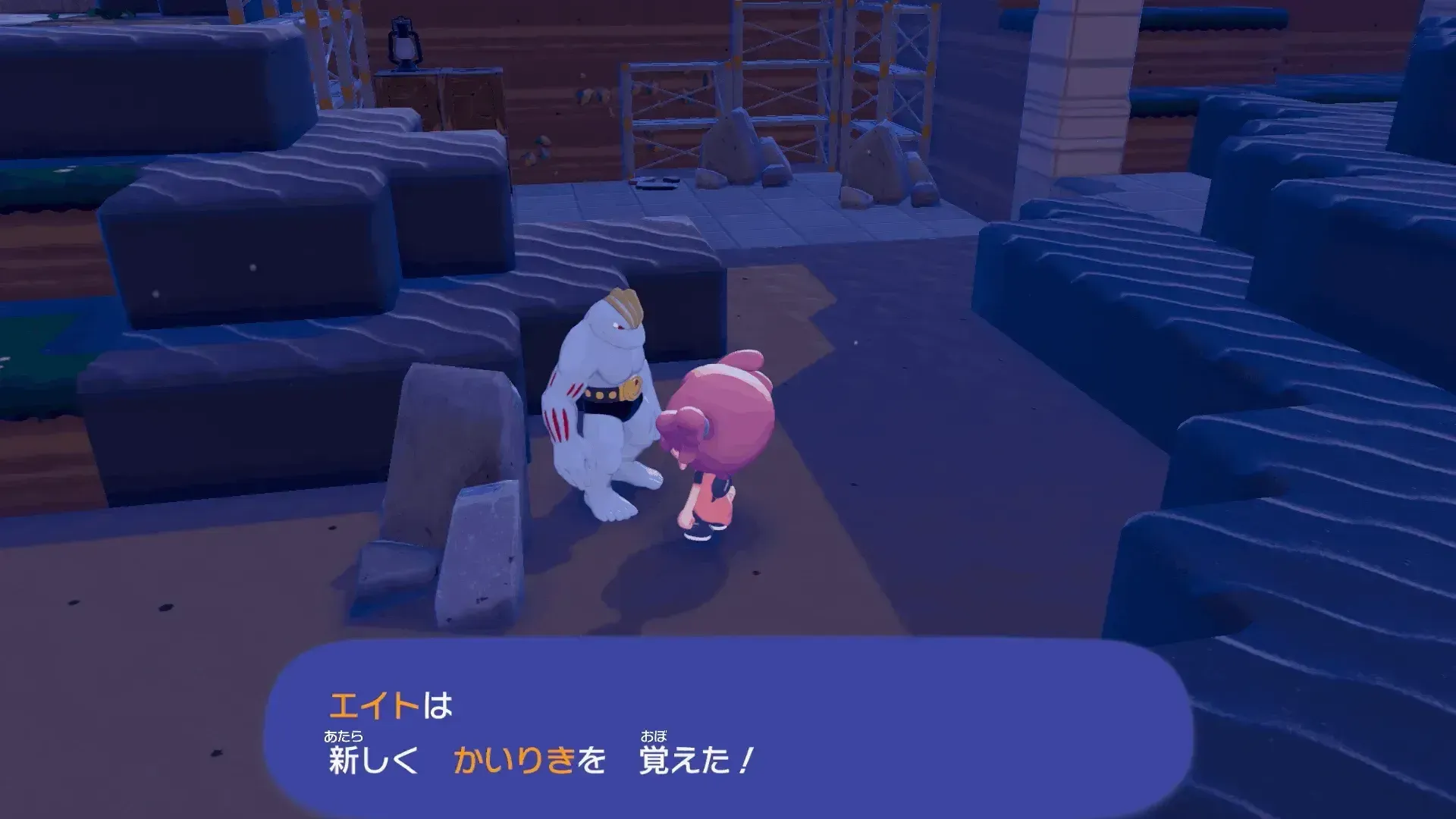Click the dark object on the pavement tiles
Screen dimensions: 1456x819
click(x=656, y=182)
